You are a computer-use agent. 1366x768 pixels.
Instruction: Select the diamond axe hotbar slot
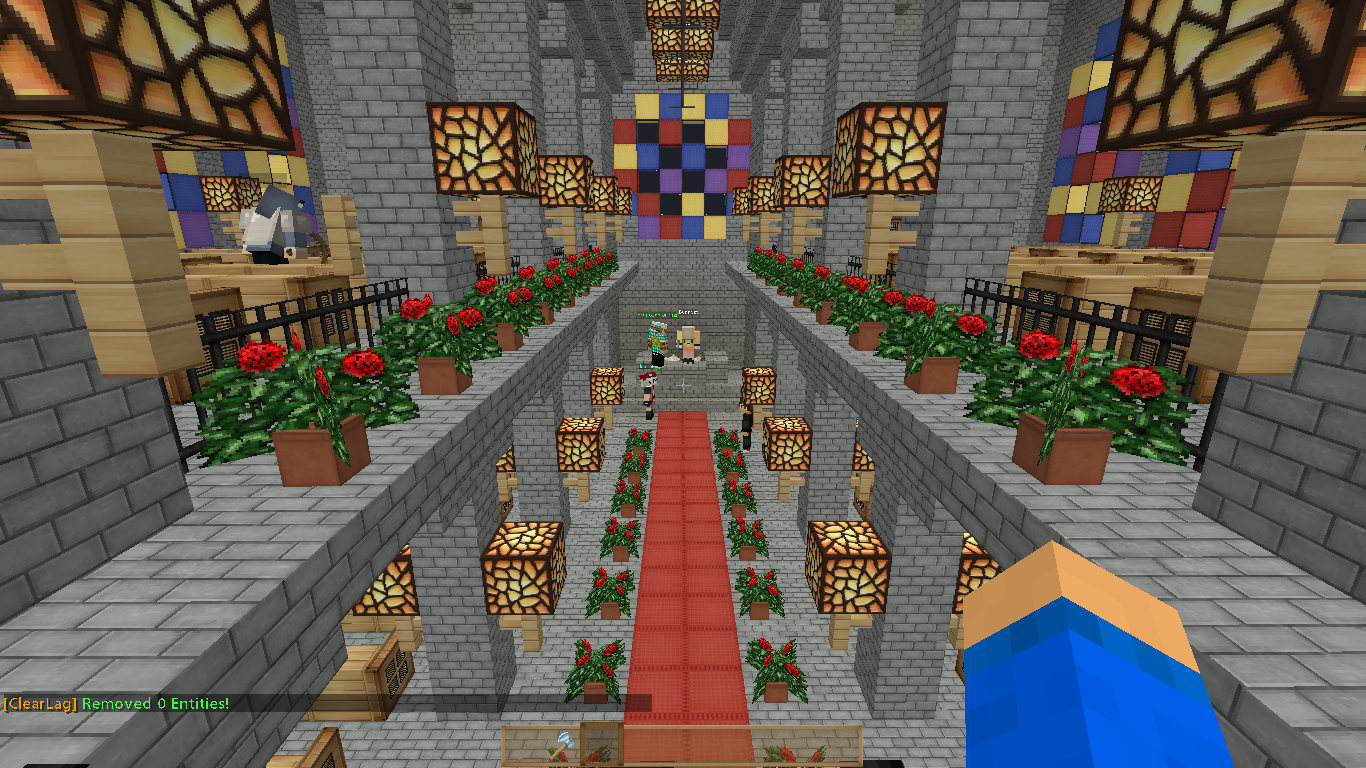coord(562,746)
